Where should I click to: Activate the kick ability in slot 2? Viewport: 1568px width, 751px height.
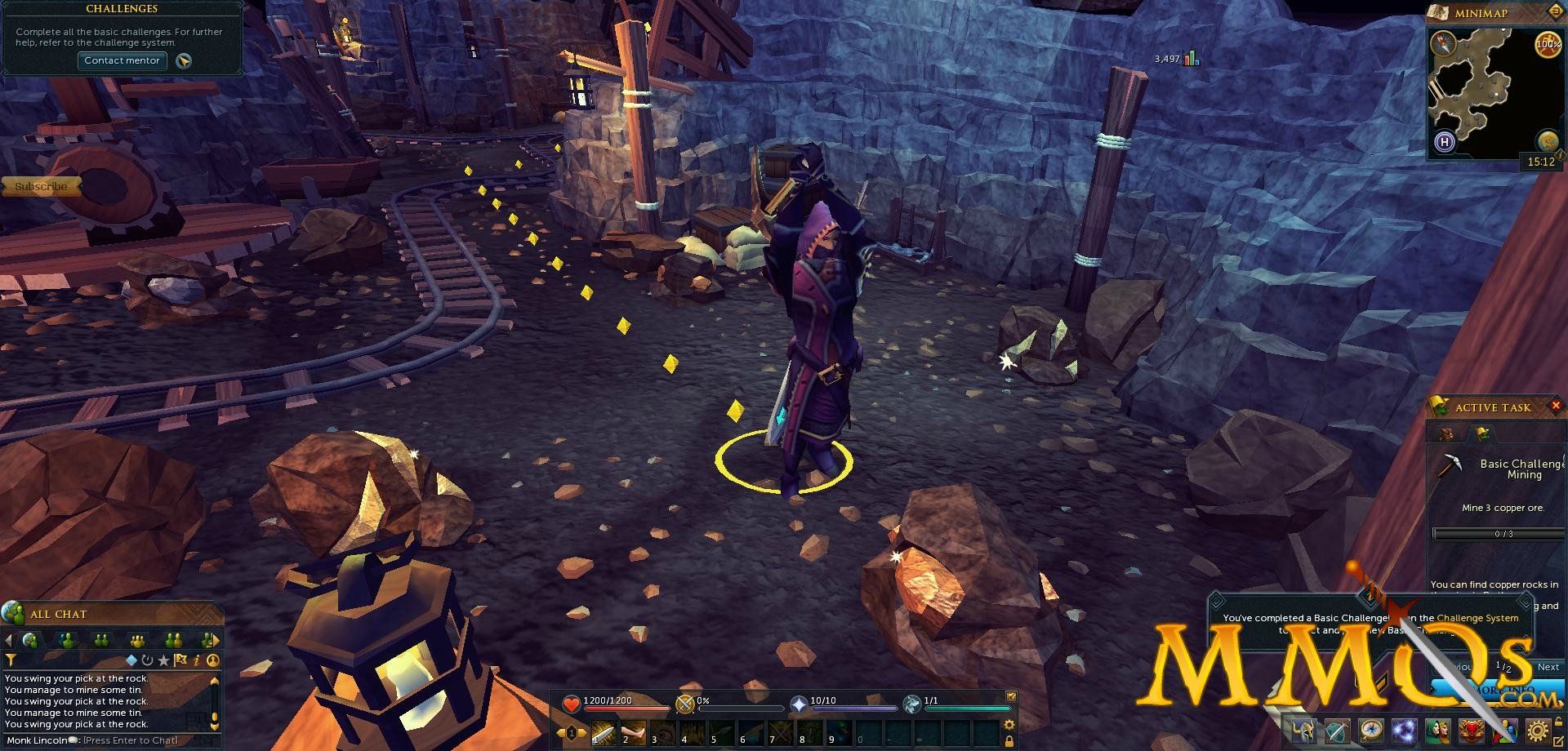click(633, 734)
